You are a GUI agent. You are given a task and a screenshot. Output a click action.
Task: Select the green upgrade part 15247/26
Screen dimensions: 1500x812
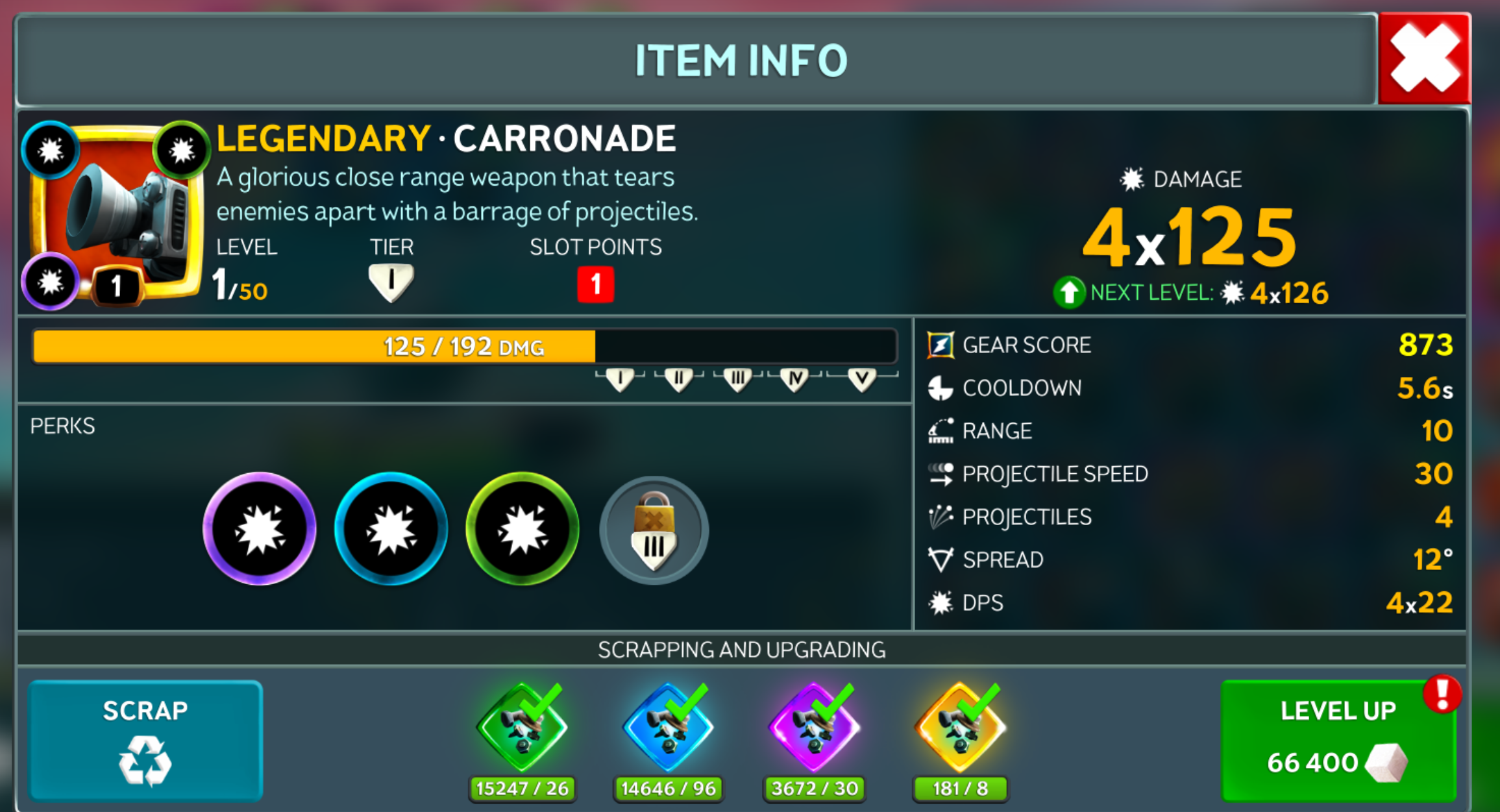(522, 727)
